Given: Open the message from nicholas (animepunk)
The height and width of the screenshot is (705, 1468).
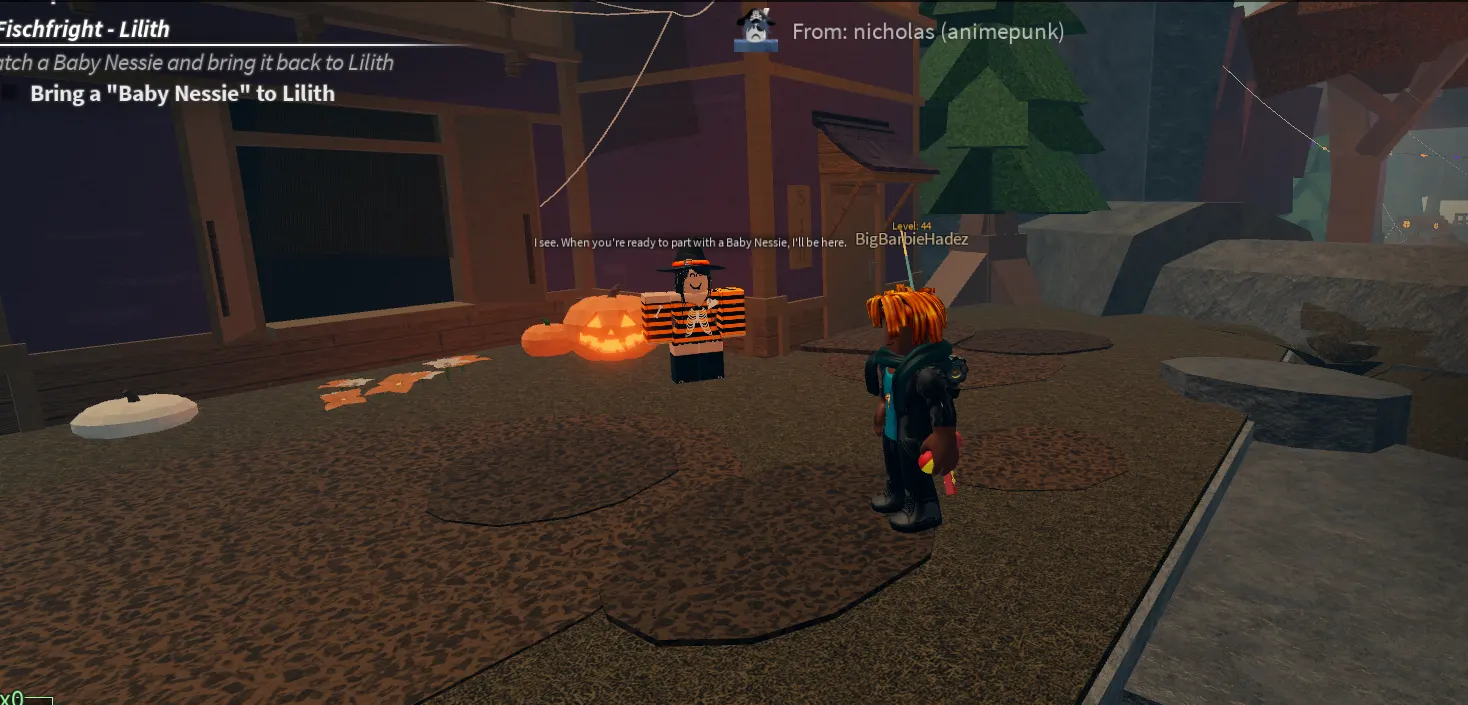Looking at the screenshot, I should click(x=927, y=32).
